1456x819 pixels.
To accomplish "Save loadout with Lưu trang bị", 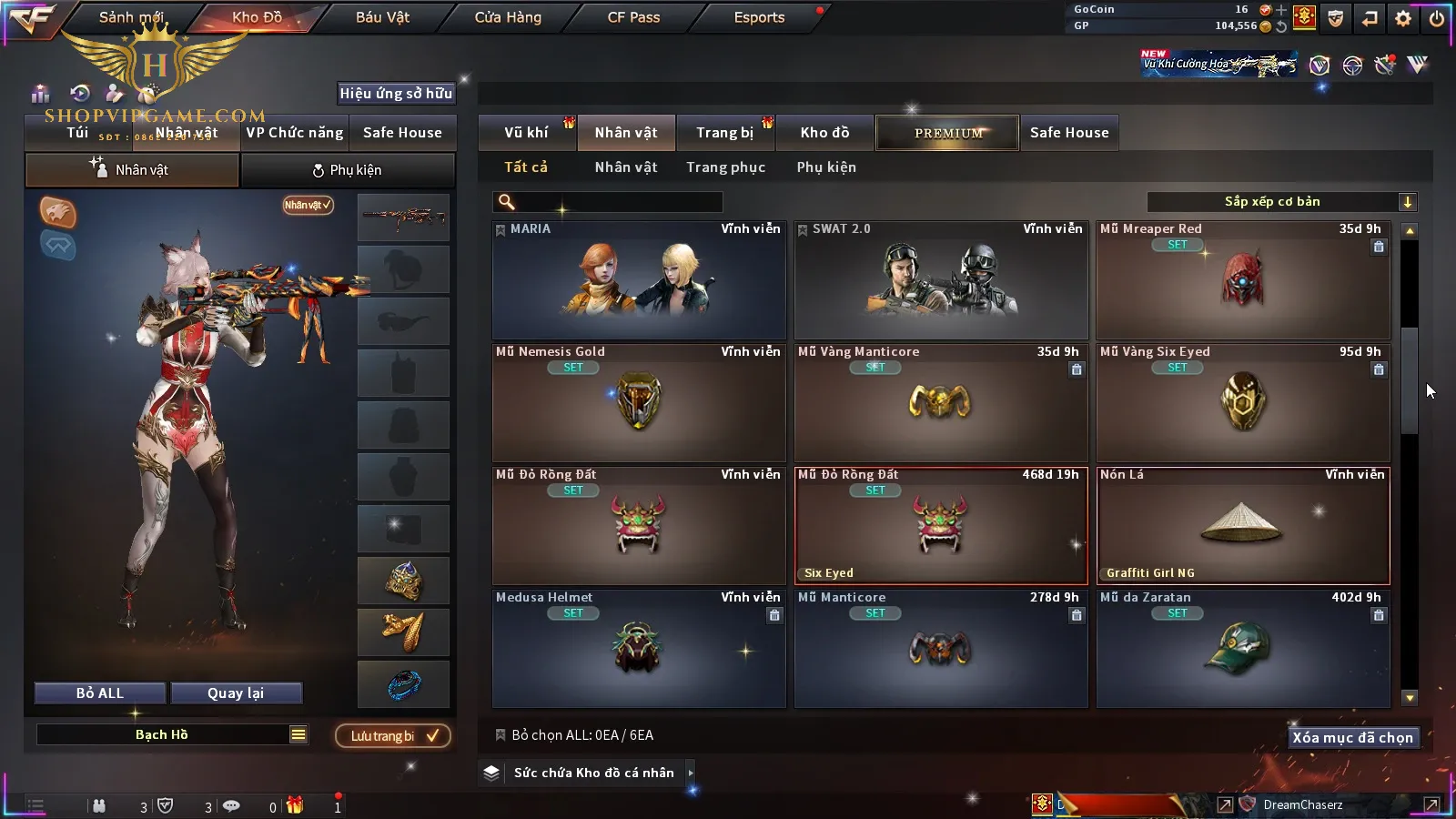I will point(392,736).
